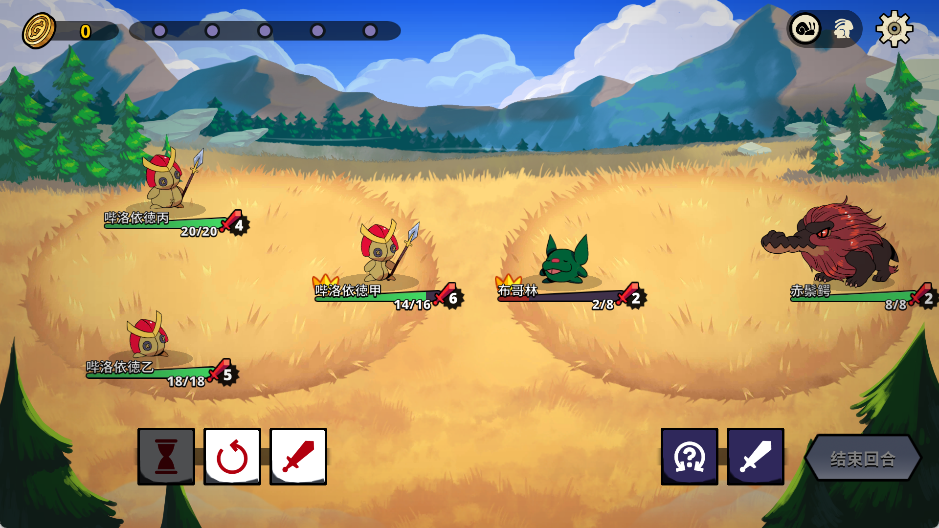
Task: Select the white sword enemy skill icon
Action: [755, 457]
